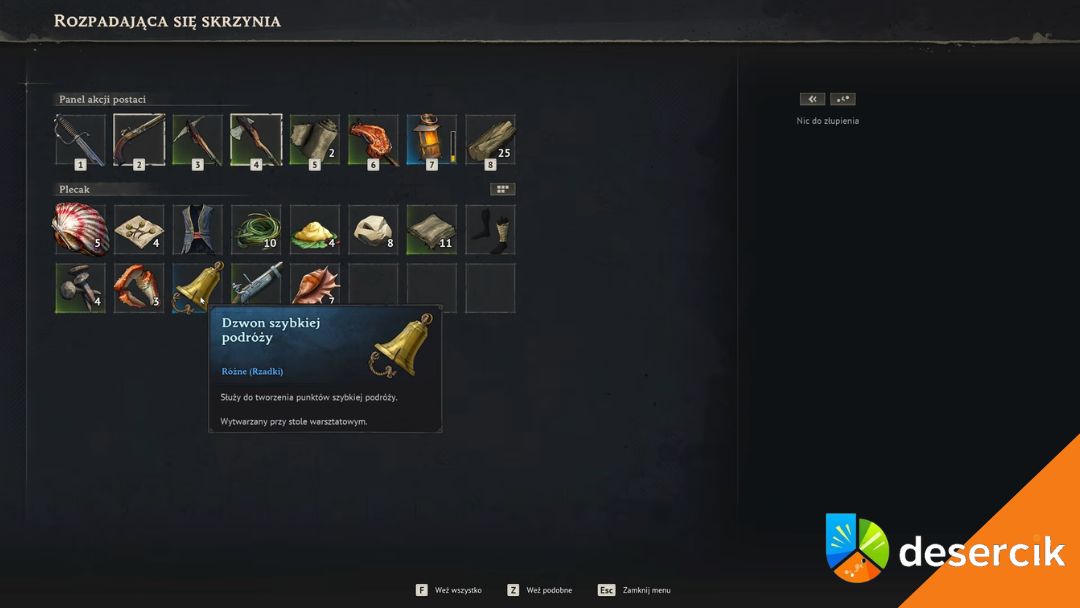
Task: Select the folded cloth stack of 11
Action: point(431,229)
